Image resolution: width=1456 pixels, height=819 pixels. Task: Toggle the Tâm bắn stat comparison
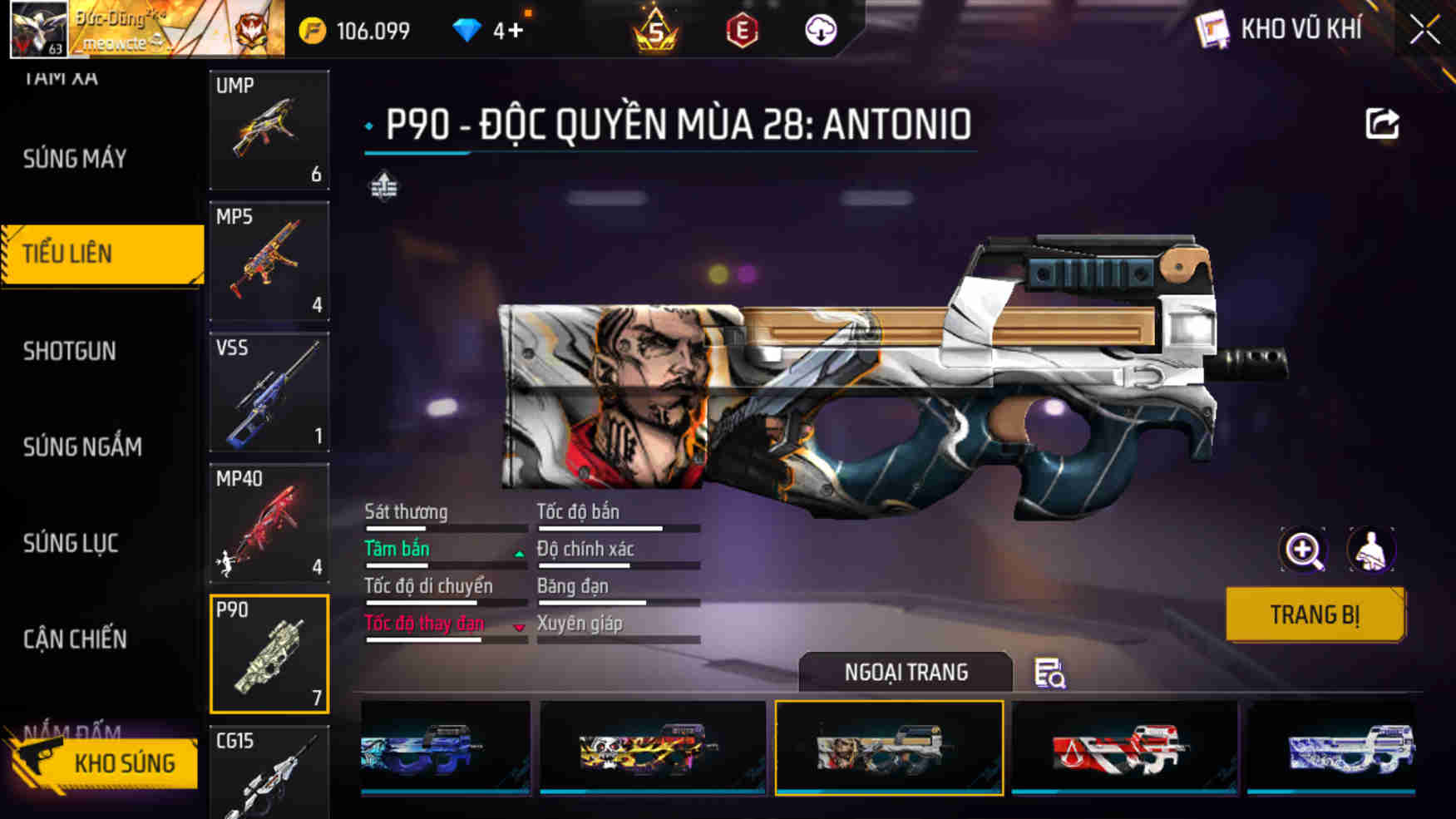[x=396, y=549]
